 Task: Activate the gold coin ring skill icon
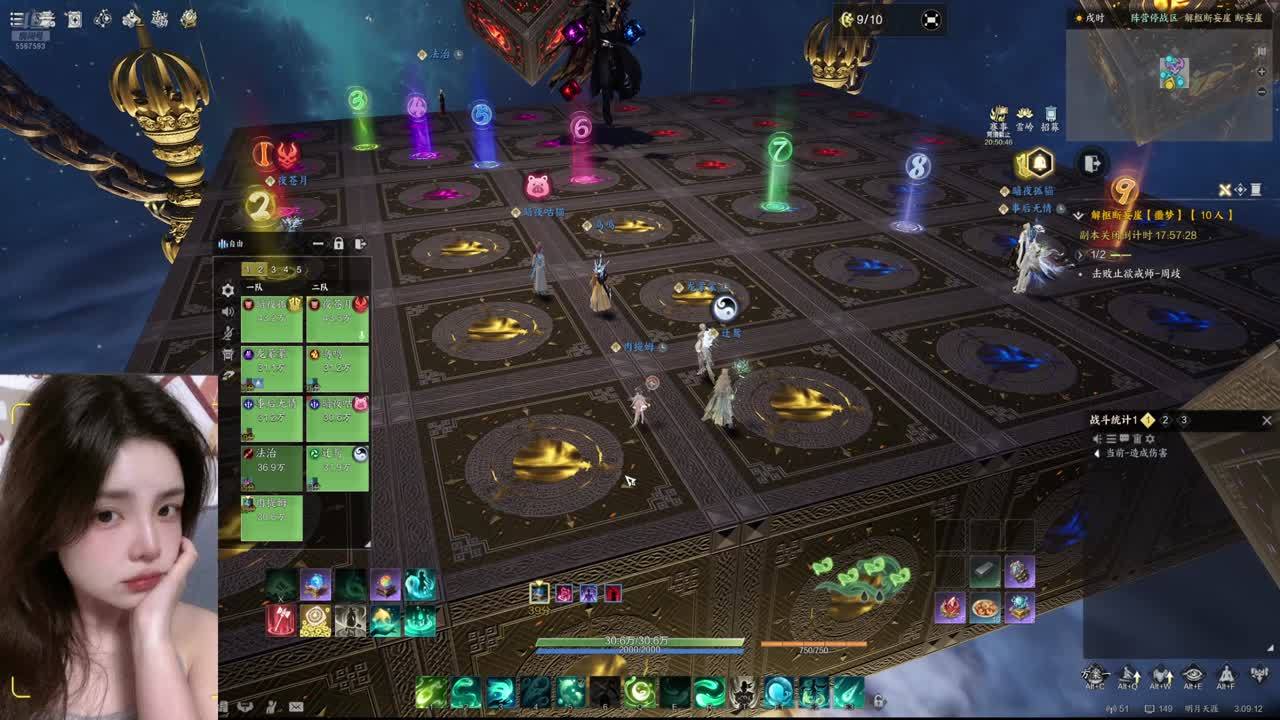pos(315,620)
